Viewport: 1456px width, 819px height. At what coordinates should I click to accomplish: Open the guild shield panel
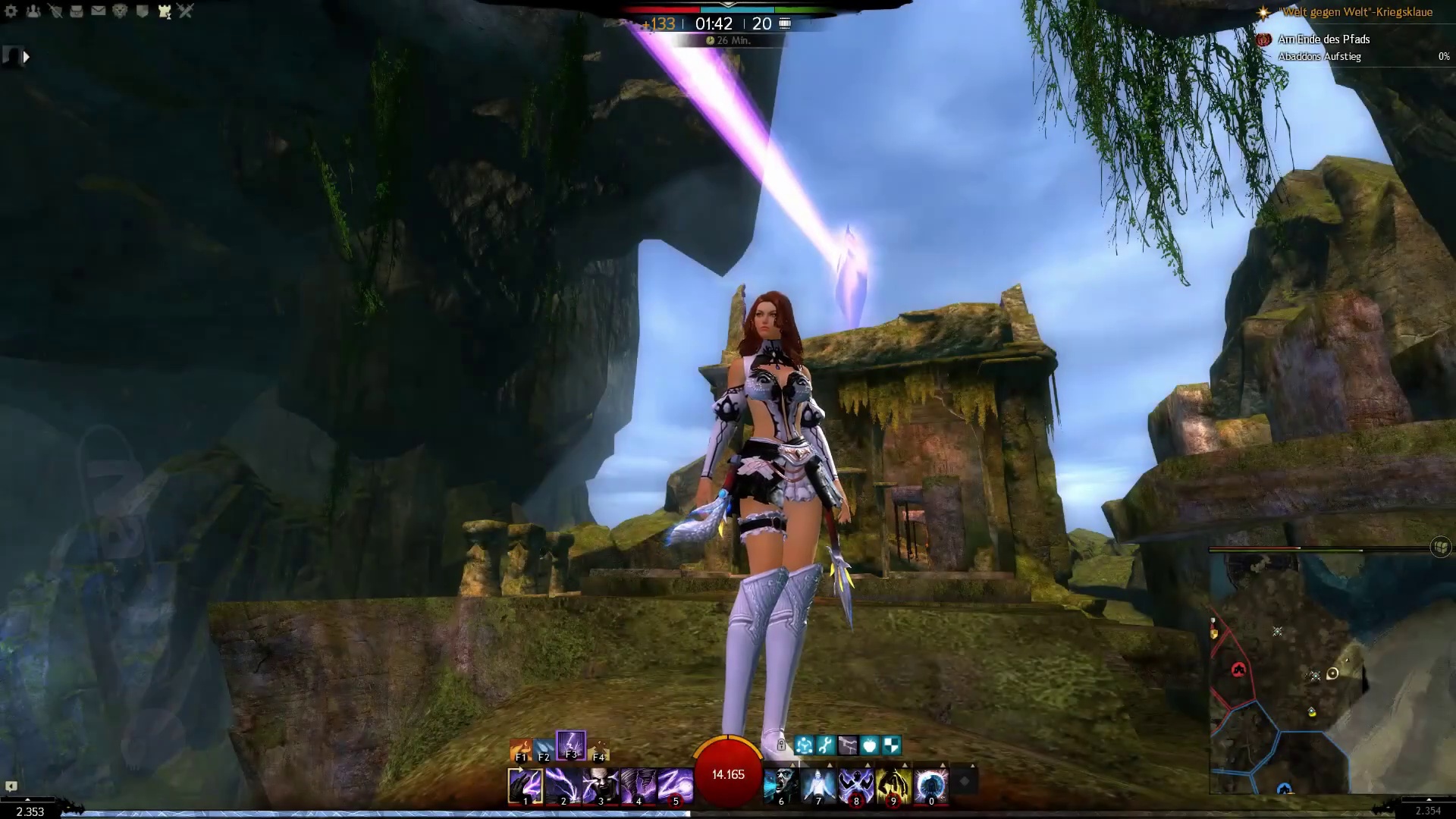click(x=142, y=11)
